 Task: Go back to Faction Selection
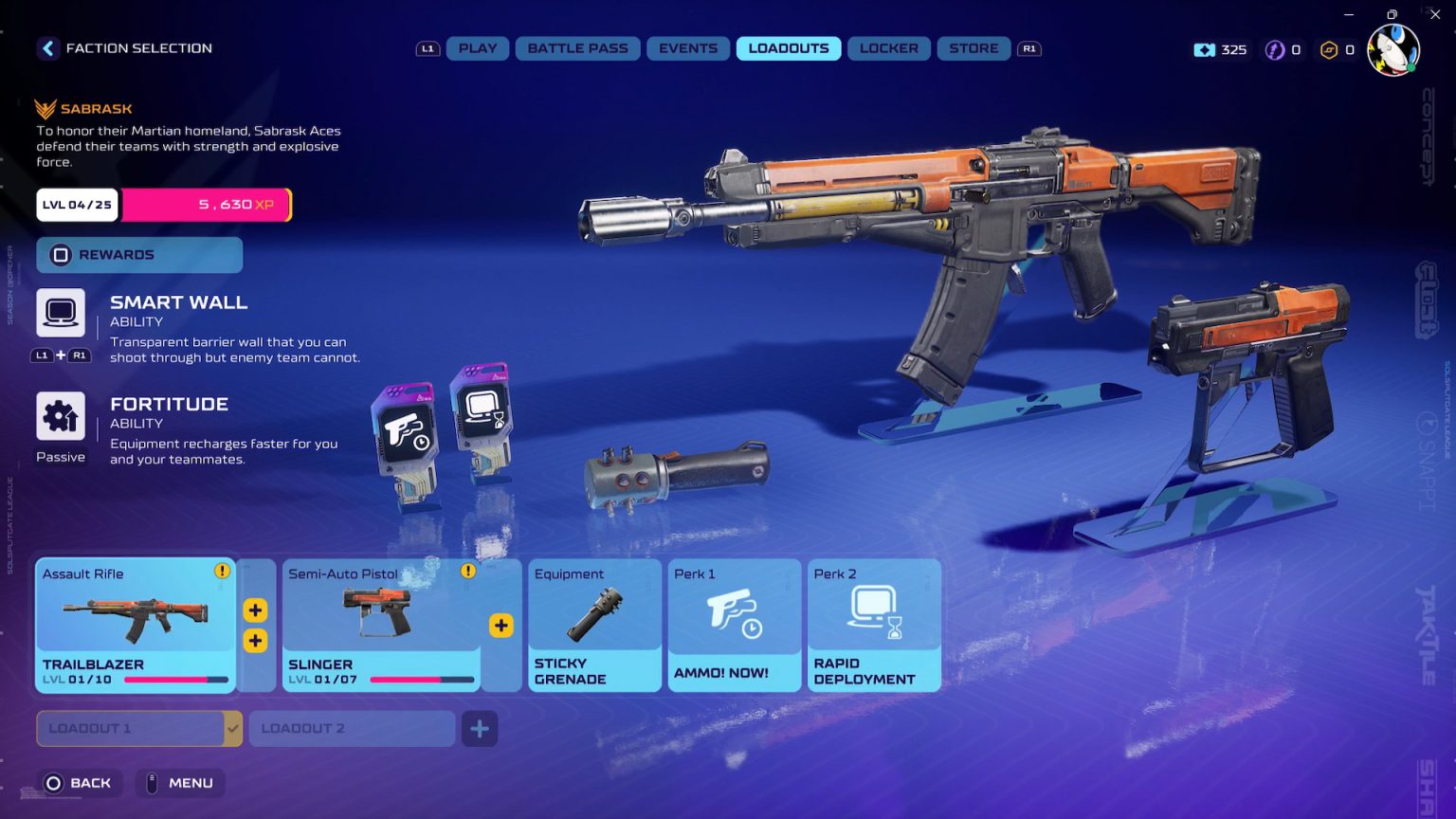coord(47,48)
